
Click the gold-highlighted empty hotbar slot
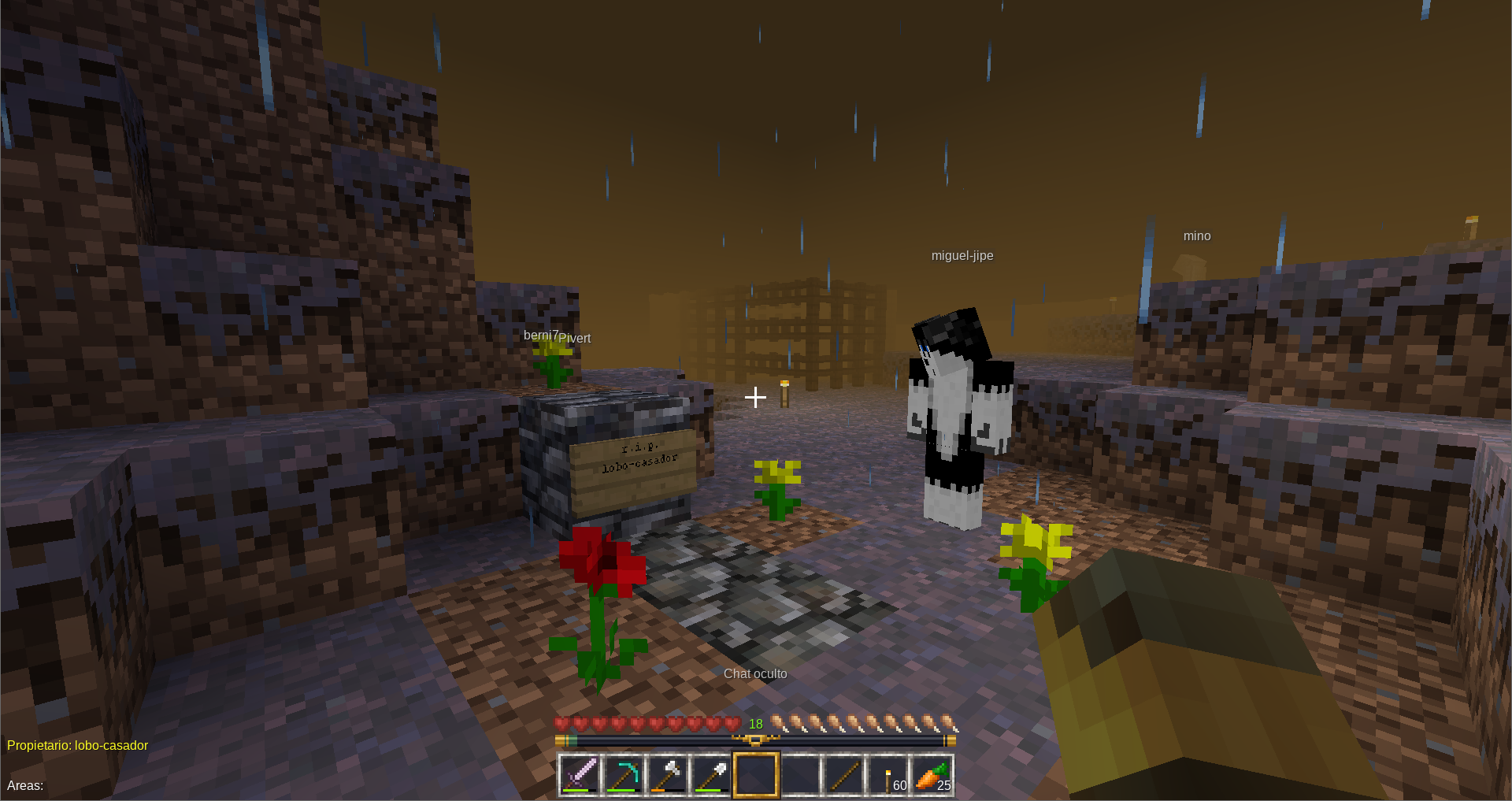click(756, 774)
